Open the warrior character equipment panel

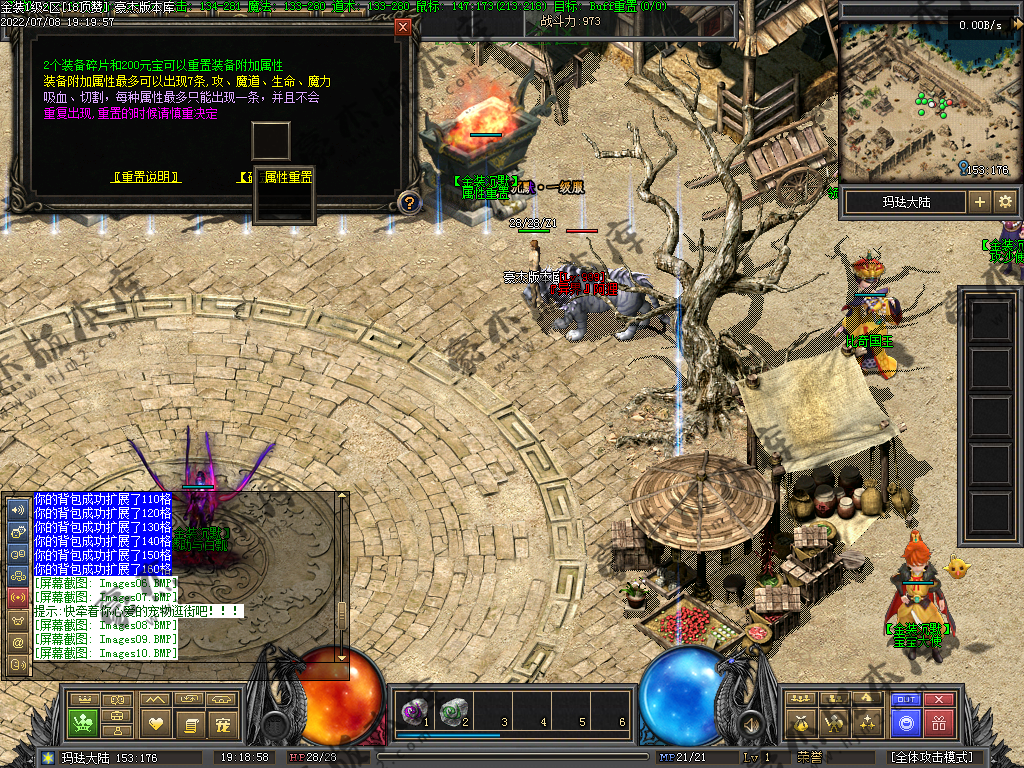click(834, 722)
